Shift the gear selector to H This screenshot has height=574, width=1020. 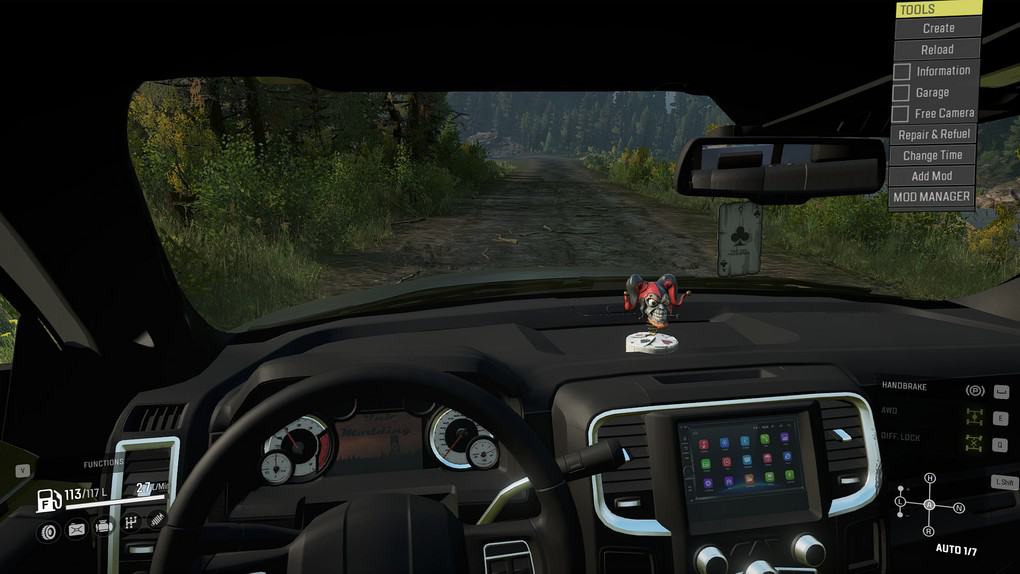(929, 478)
